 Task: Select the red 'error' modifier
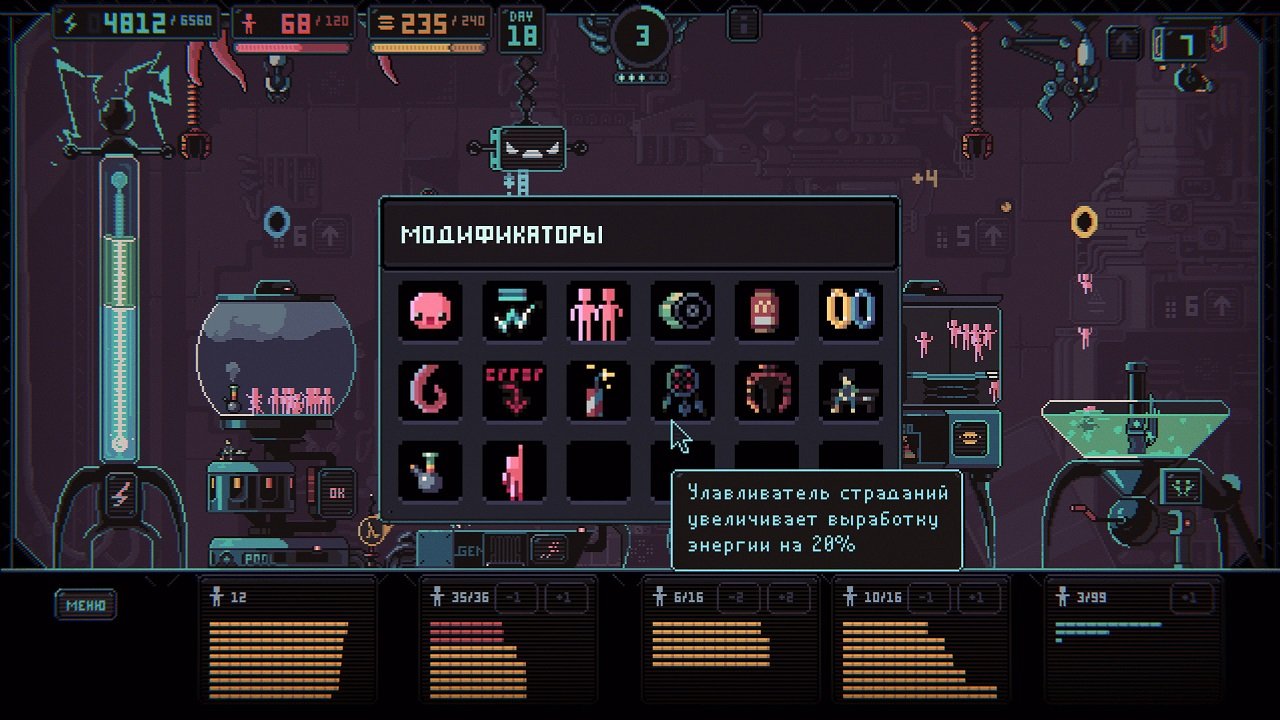click(514, 390)
